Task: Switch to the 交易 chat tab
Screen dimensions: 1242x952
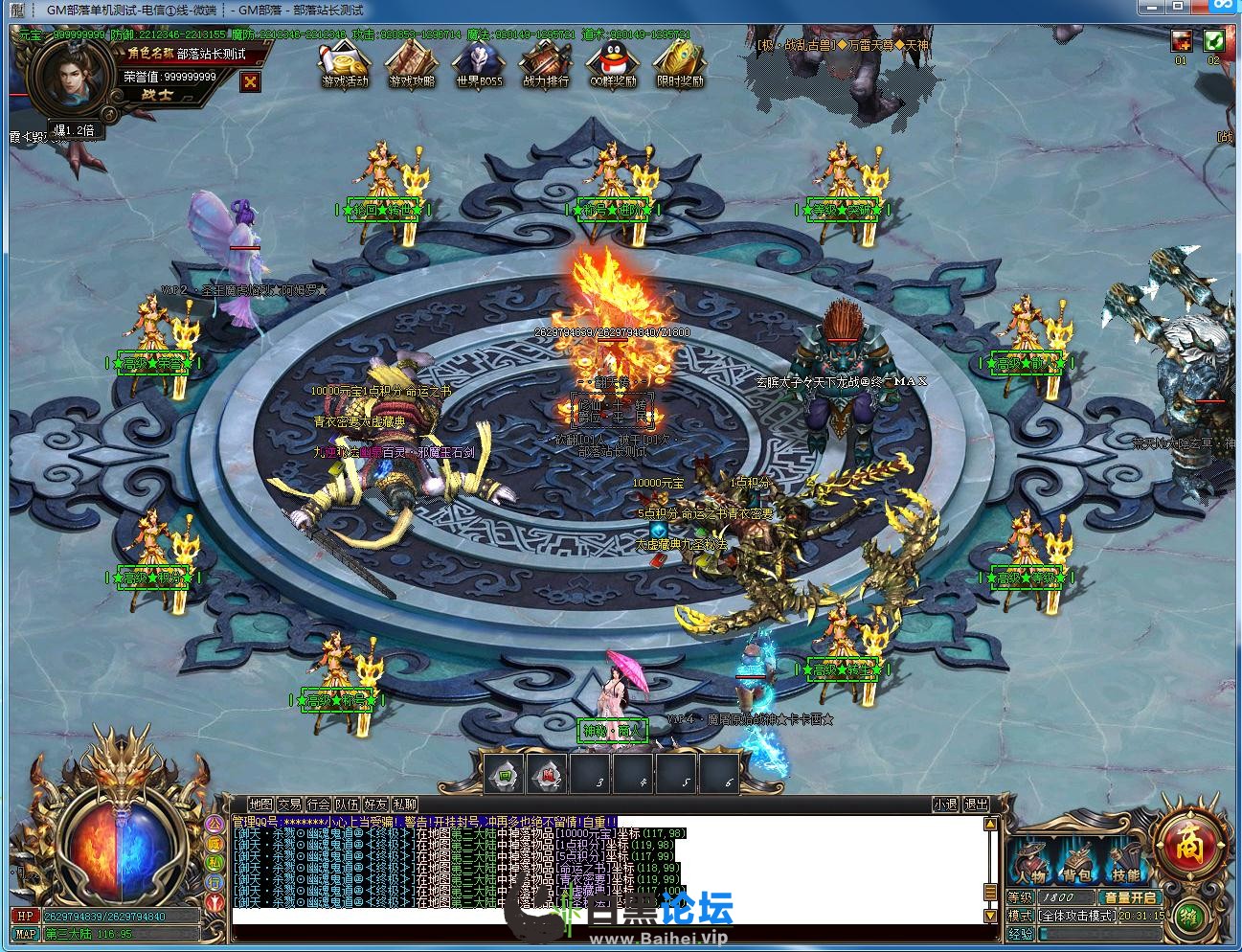Action: click(x=289, y=805)
